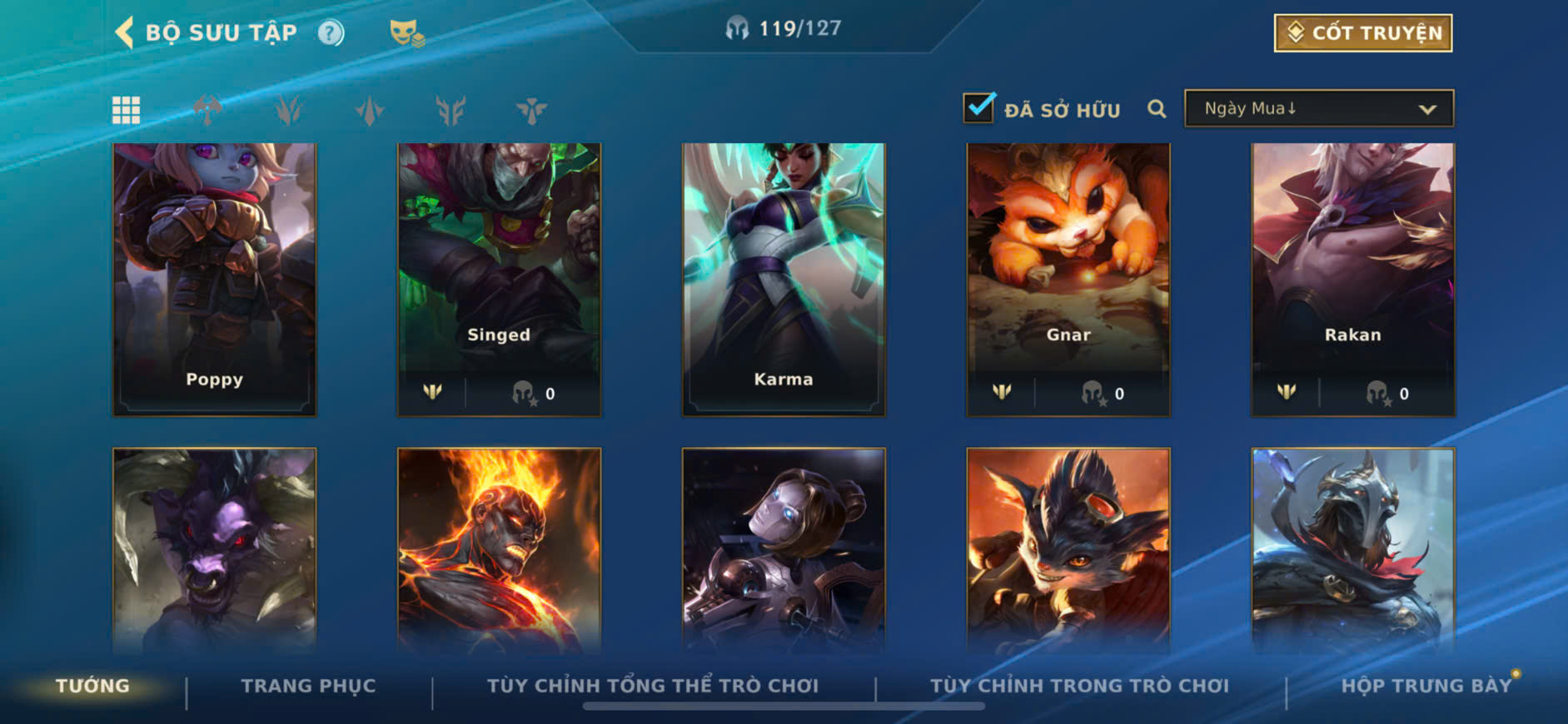The height and width of the screenshot is (724, 1568).
Task: Select the all-roles grid filter
Action: (x=126, y=110)
